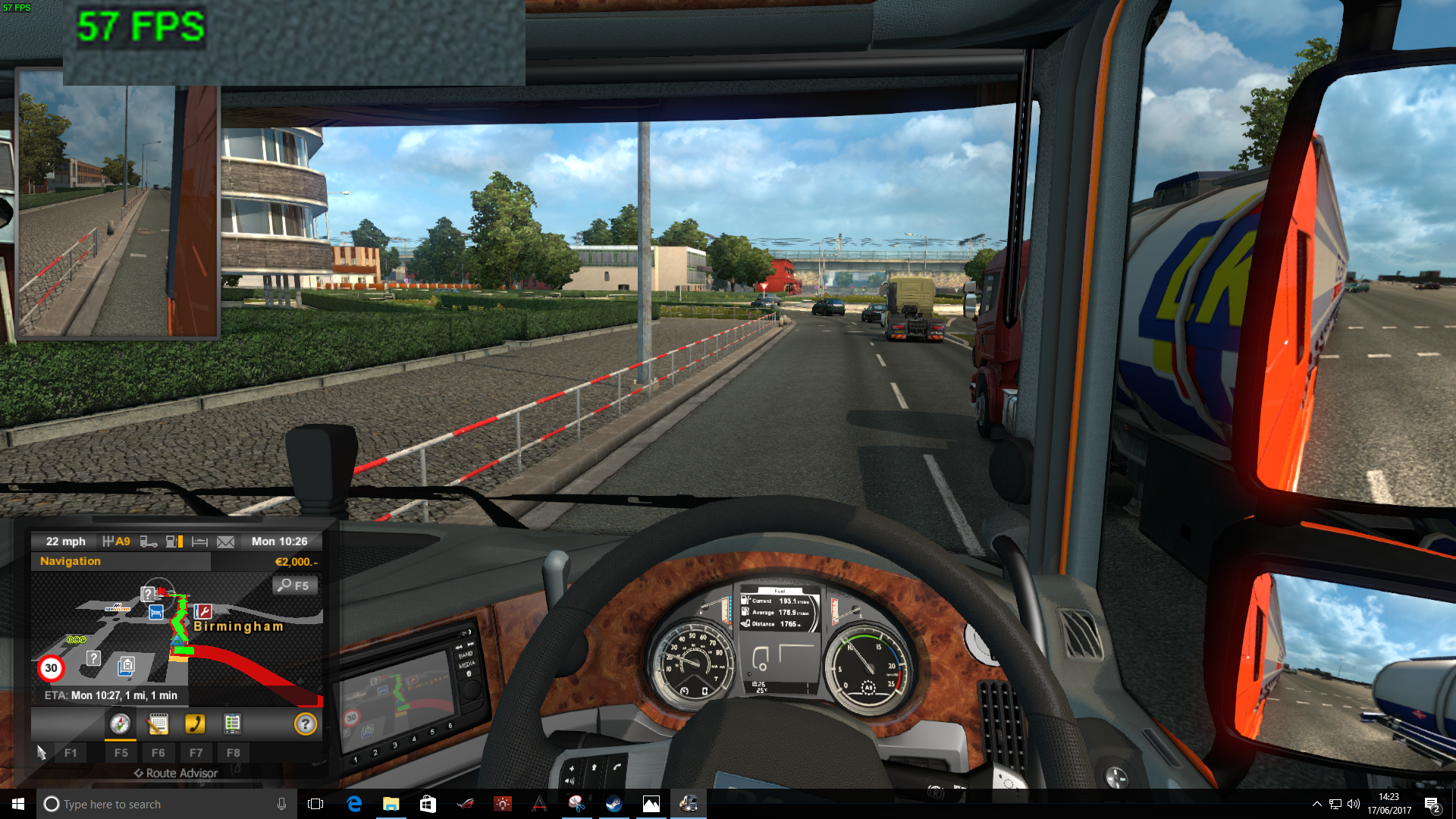Switch to the job notepad tab

(x=158, y=724)
